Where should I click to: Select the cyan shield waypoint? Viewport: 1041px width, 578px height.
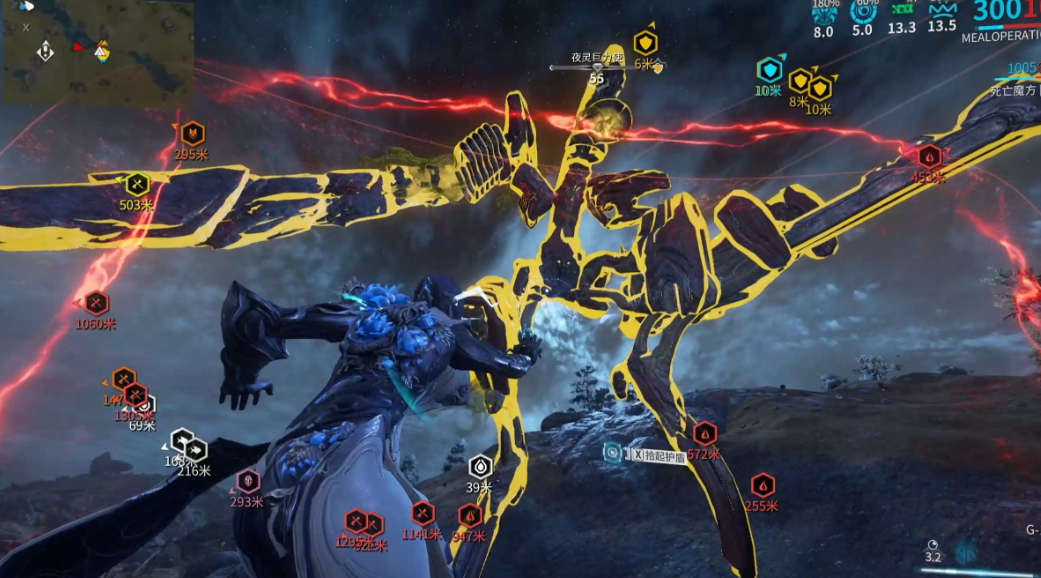768,70
